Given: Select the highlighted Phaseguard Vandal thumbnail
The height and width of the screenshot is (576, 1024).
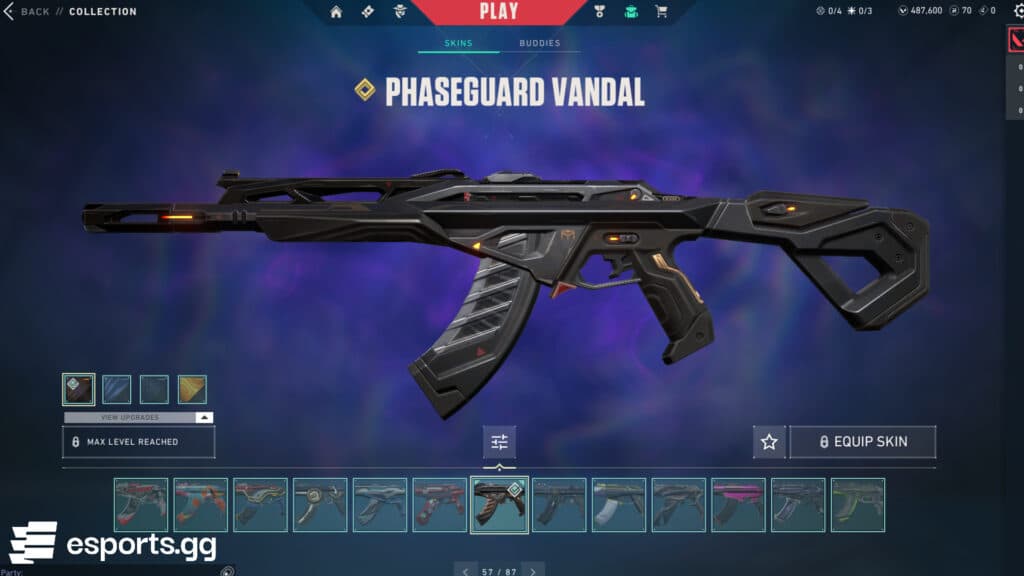Looking at the screenshot, I should [x=499, y=504].
